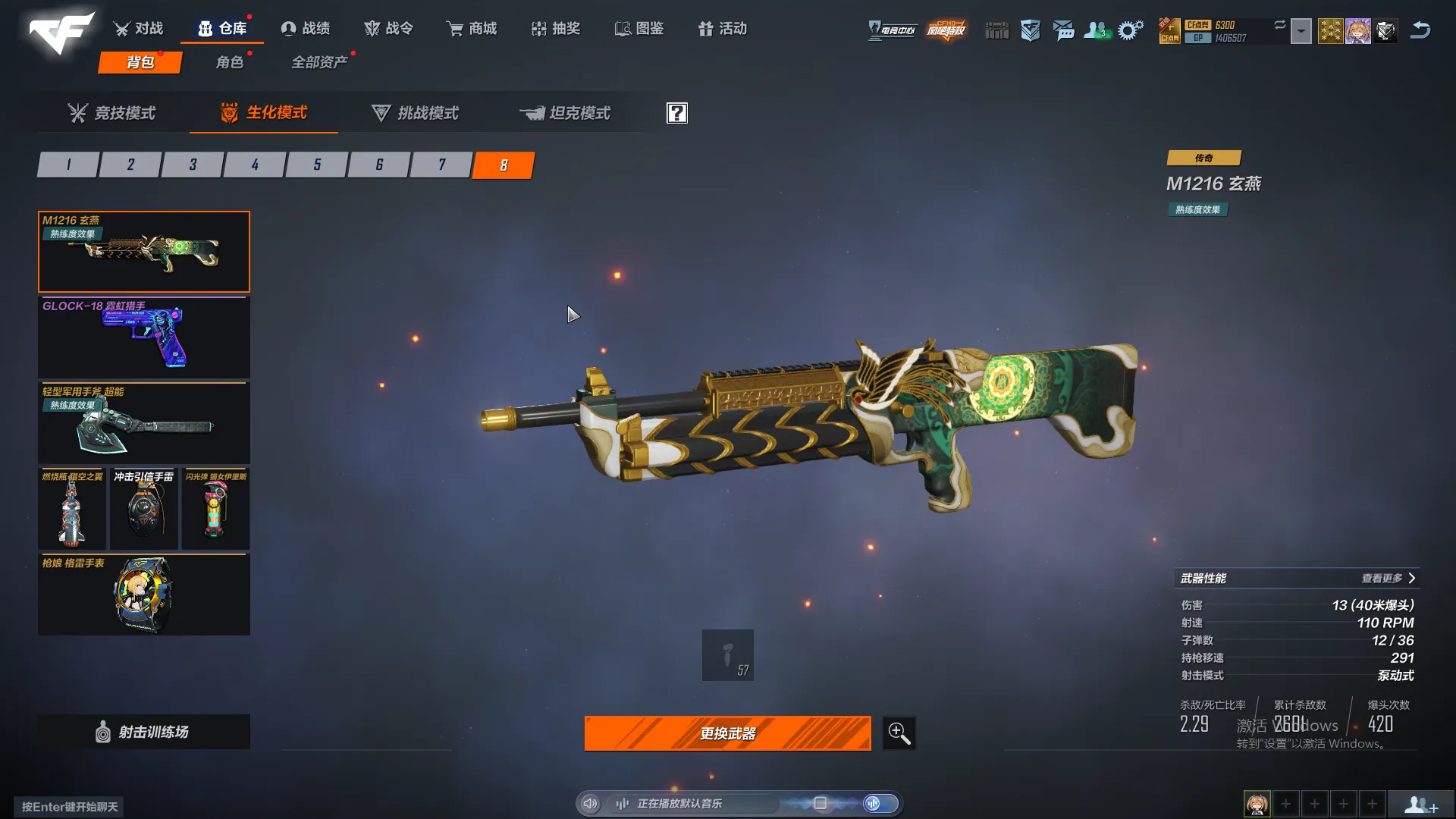Select the 冲击引信手雷 grenade slot
Viewport: 1456px width, 819px height.
click(x=144, y=509)
